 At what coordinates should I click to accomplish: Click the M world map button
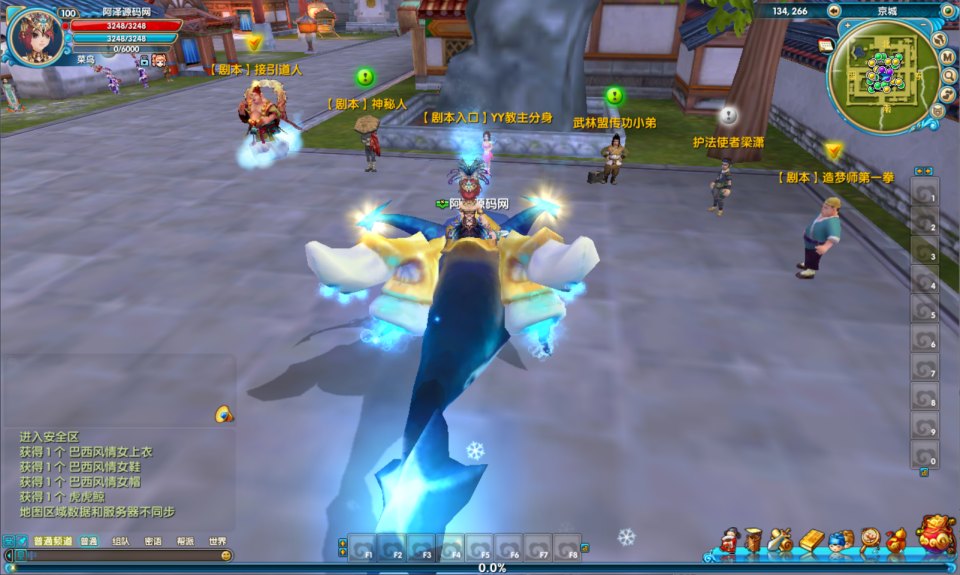click(x=947, y=57)
